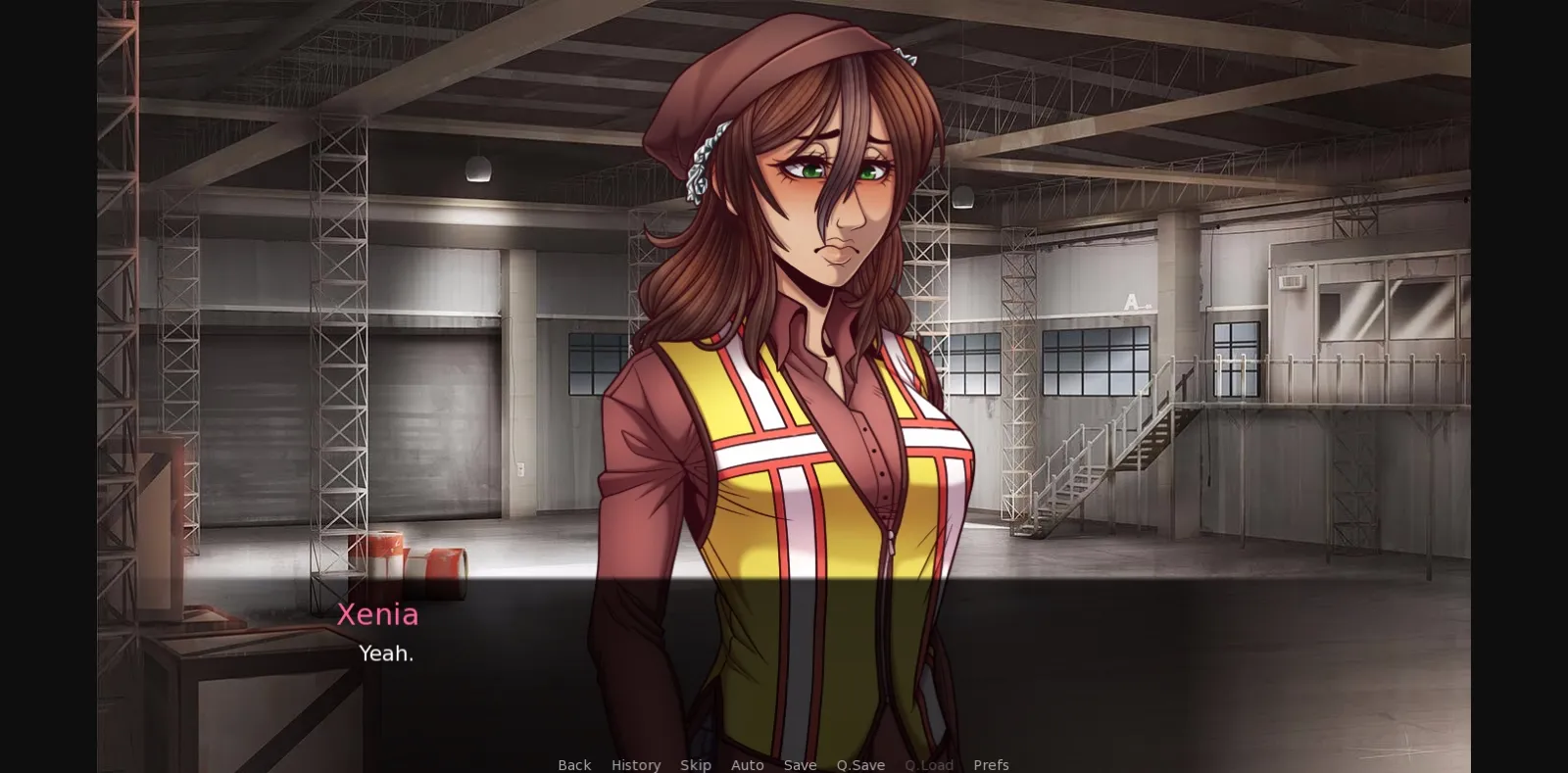This screenshot has height=773, width=1568.
Task: Click Back to view previous dialogue
Action: (x=573, y=764)
